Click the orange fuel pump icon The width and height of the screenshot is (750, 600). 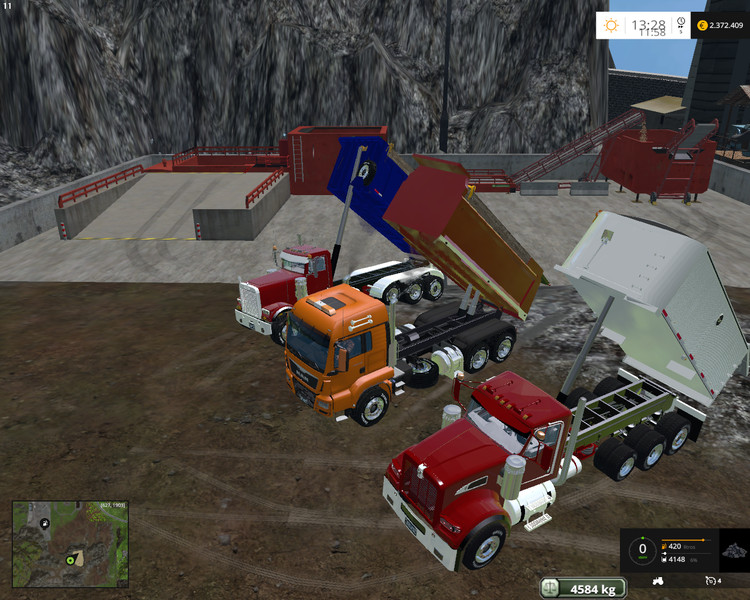click(x=665, y=545)
